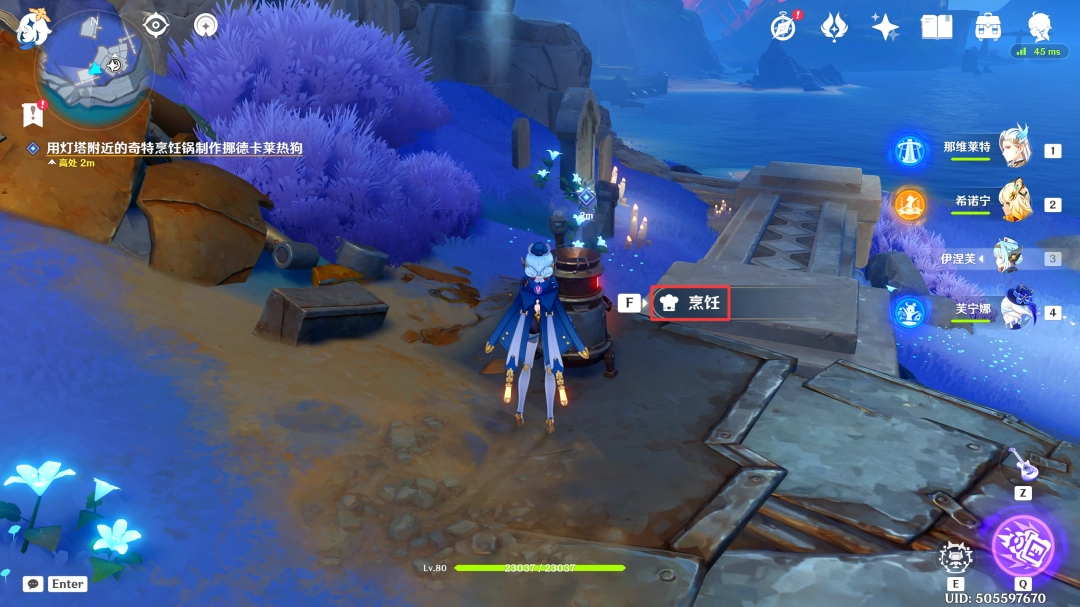Open the four-point star wish icon

point(885,27)
